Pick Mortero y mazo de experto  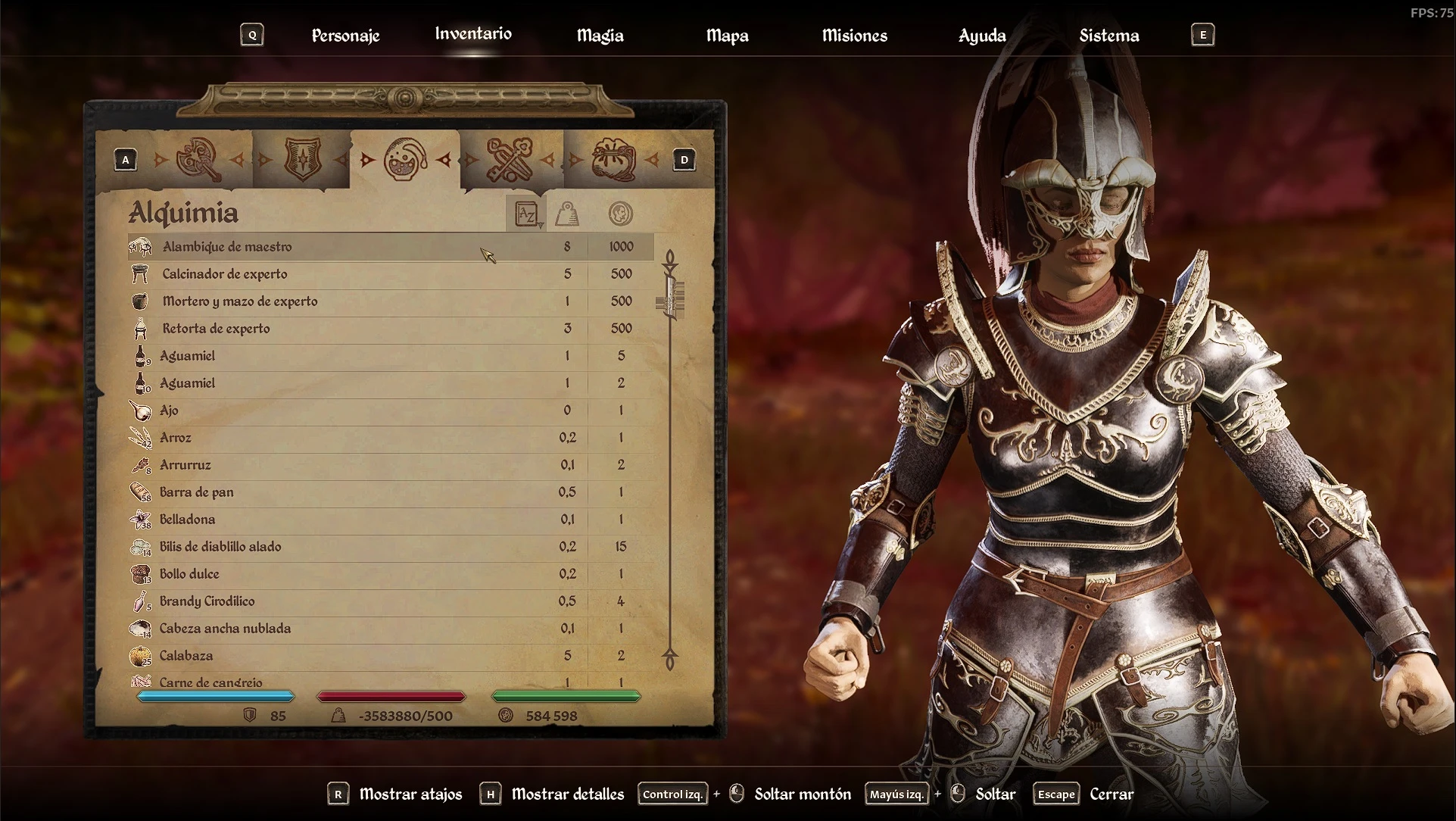[240, 301]
